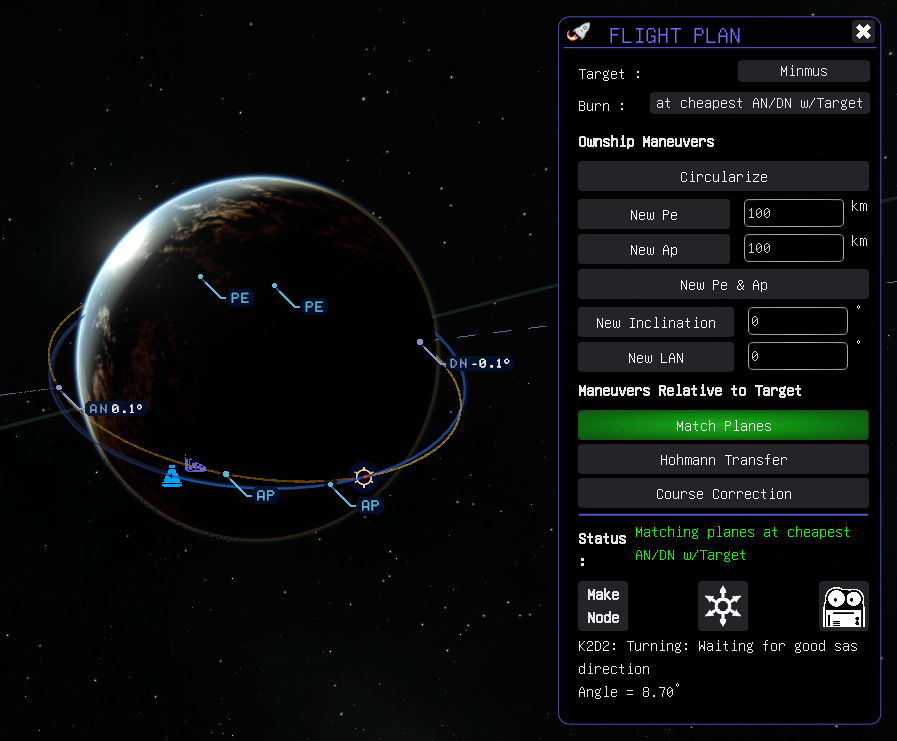Choose the New Ap maneuver
897x741 pixels.
(x=654, y=249)
